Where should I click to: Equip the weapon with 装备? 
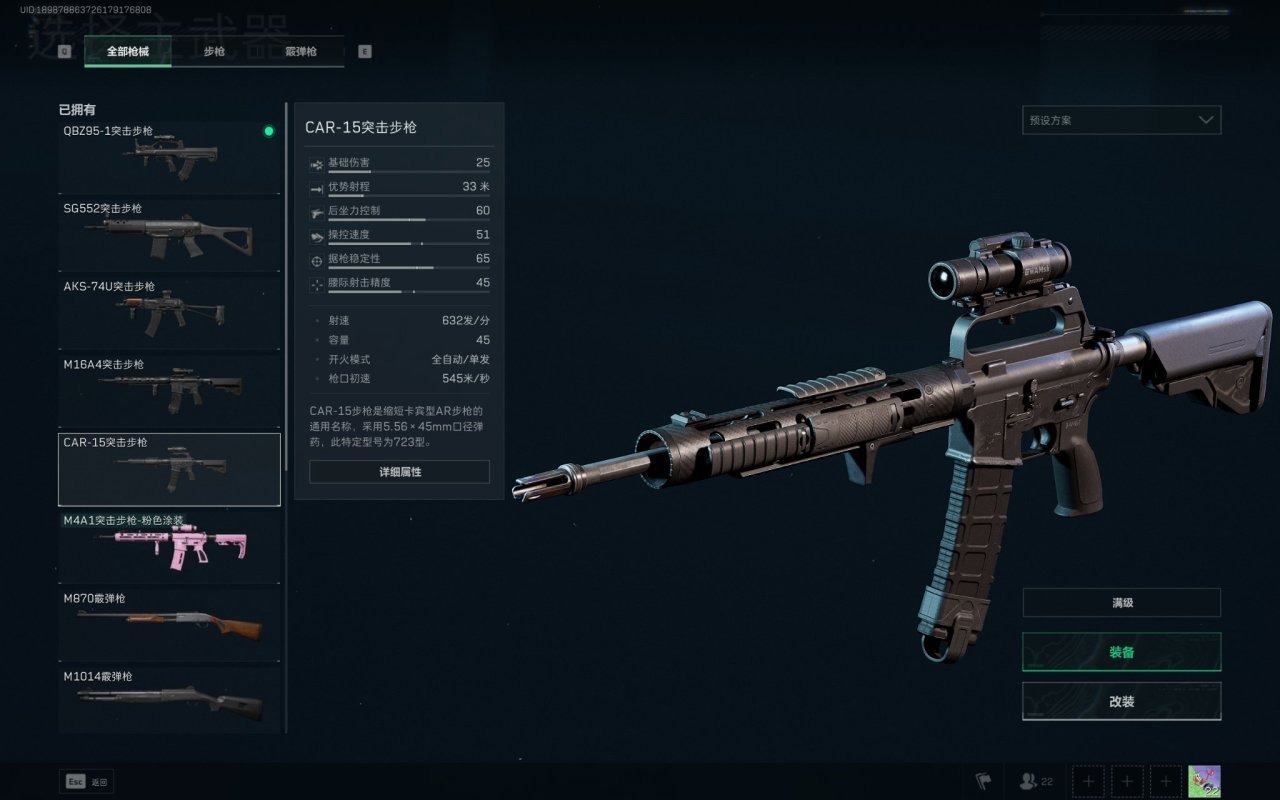[x=1121, y=652]
